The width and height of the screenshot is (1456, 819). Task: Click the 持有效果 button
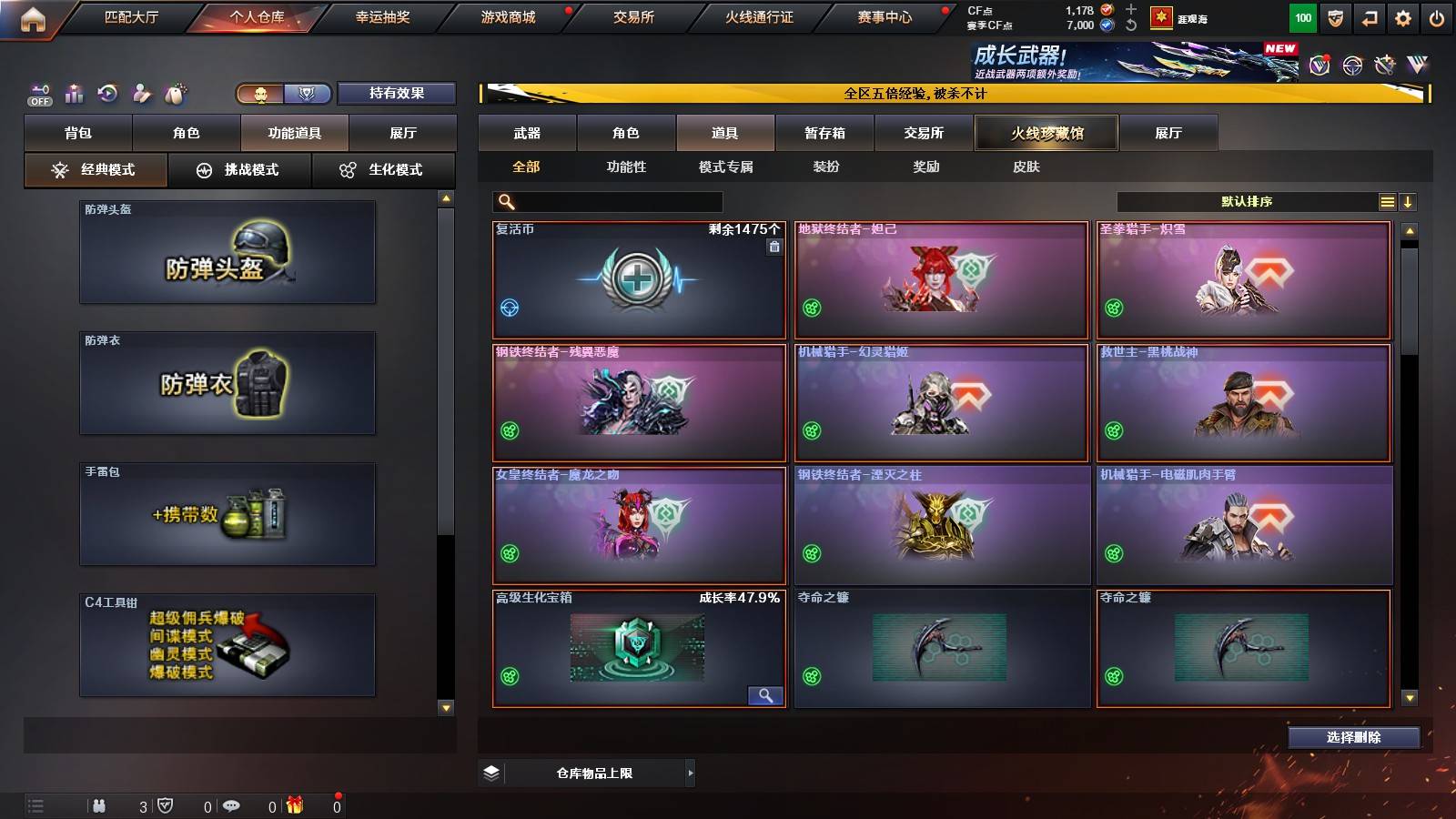pyautogui.click(x=397, y=93)
